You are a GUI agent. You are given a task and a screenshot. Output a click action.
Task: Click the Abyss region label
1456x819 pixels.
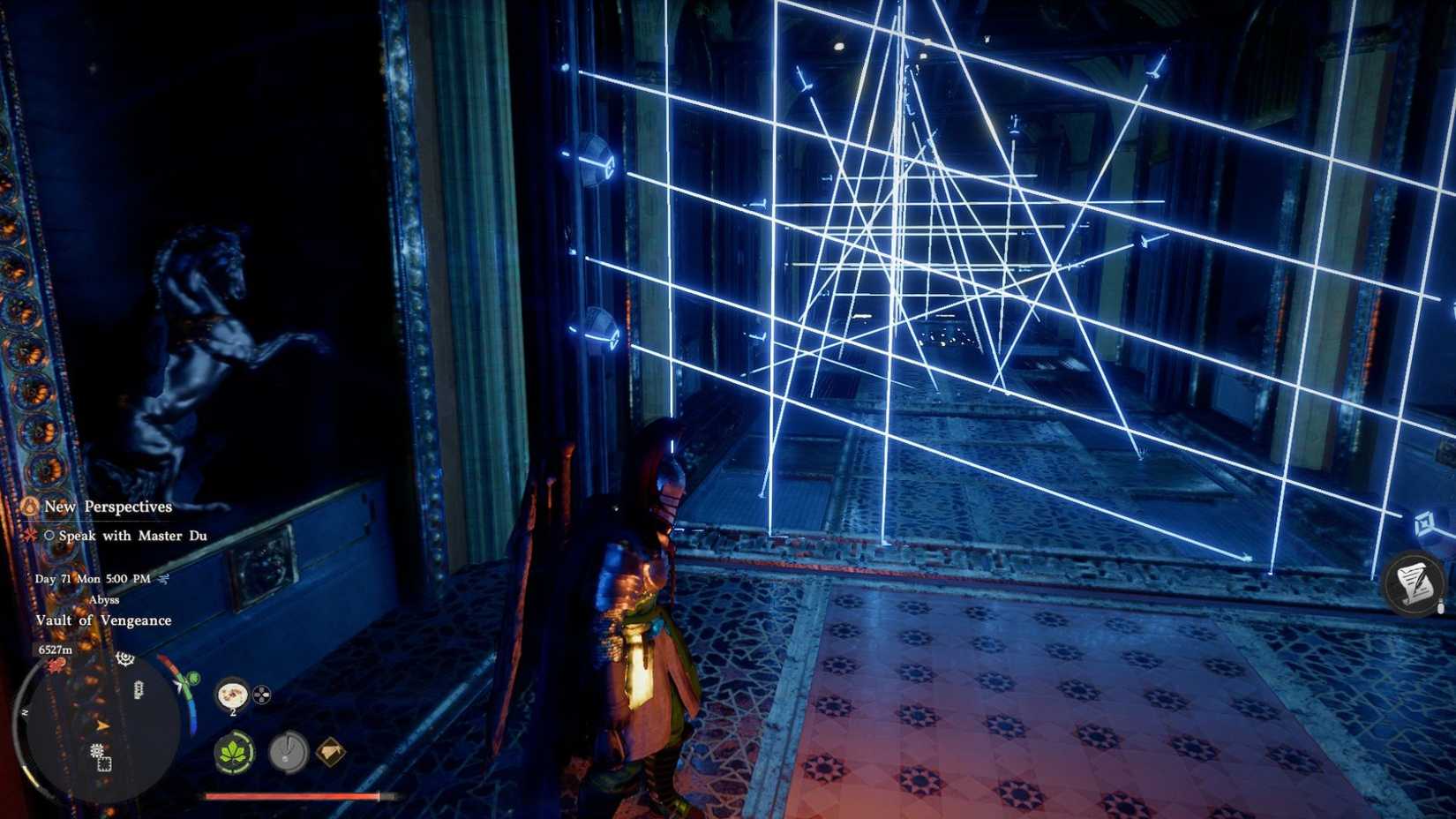point(105,599)
